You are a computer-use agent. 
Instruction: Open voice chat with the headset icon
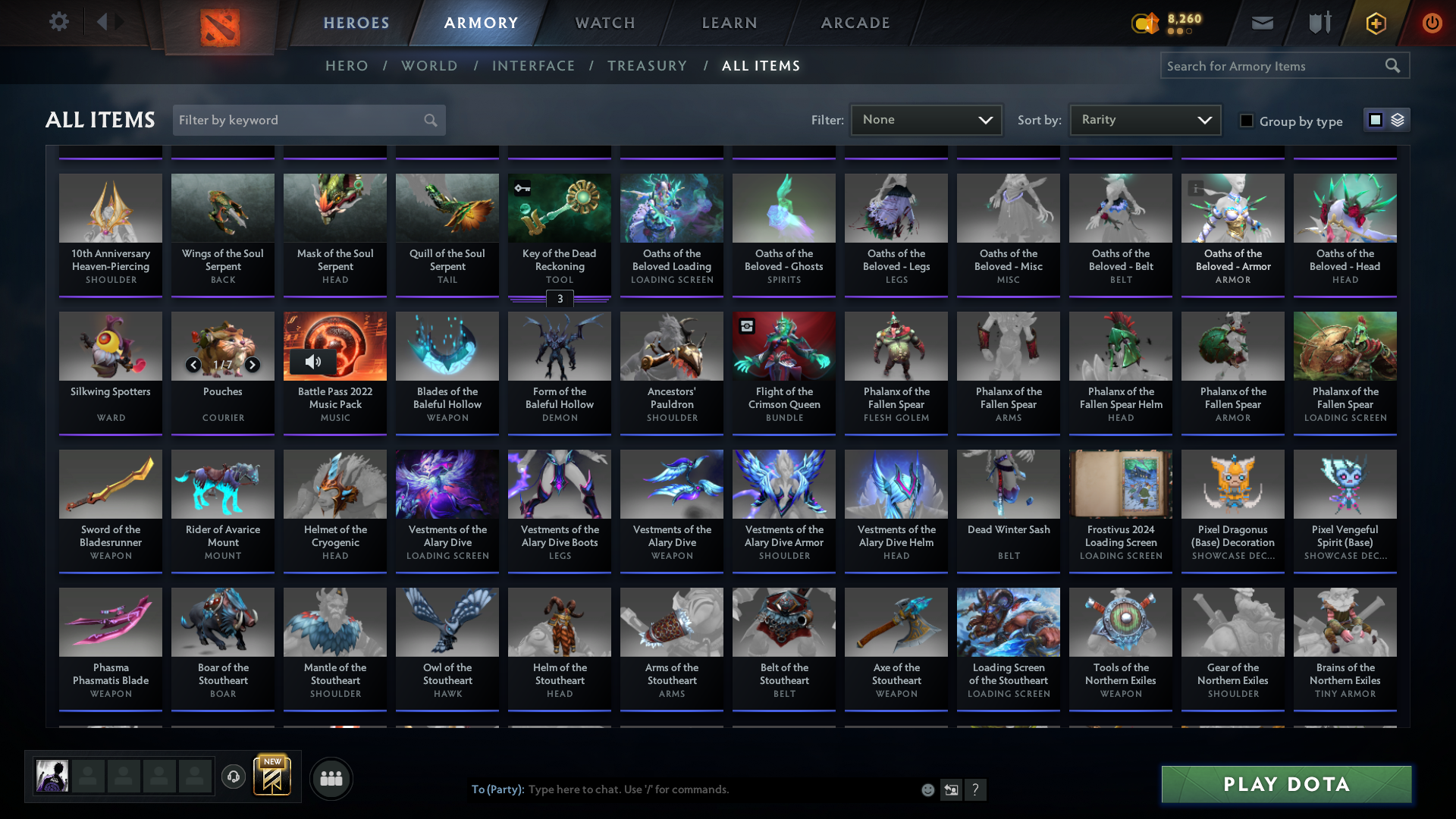pyautogui.click(x=233, y=777)
